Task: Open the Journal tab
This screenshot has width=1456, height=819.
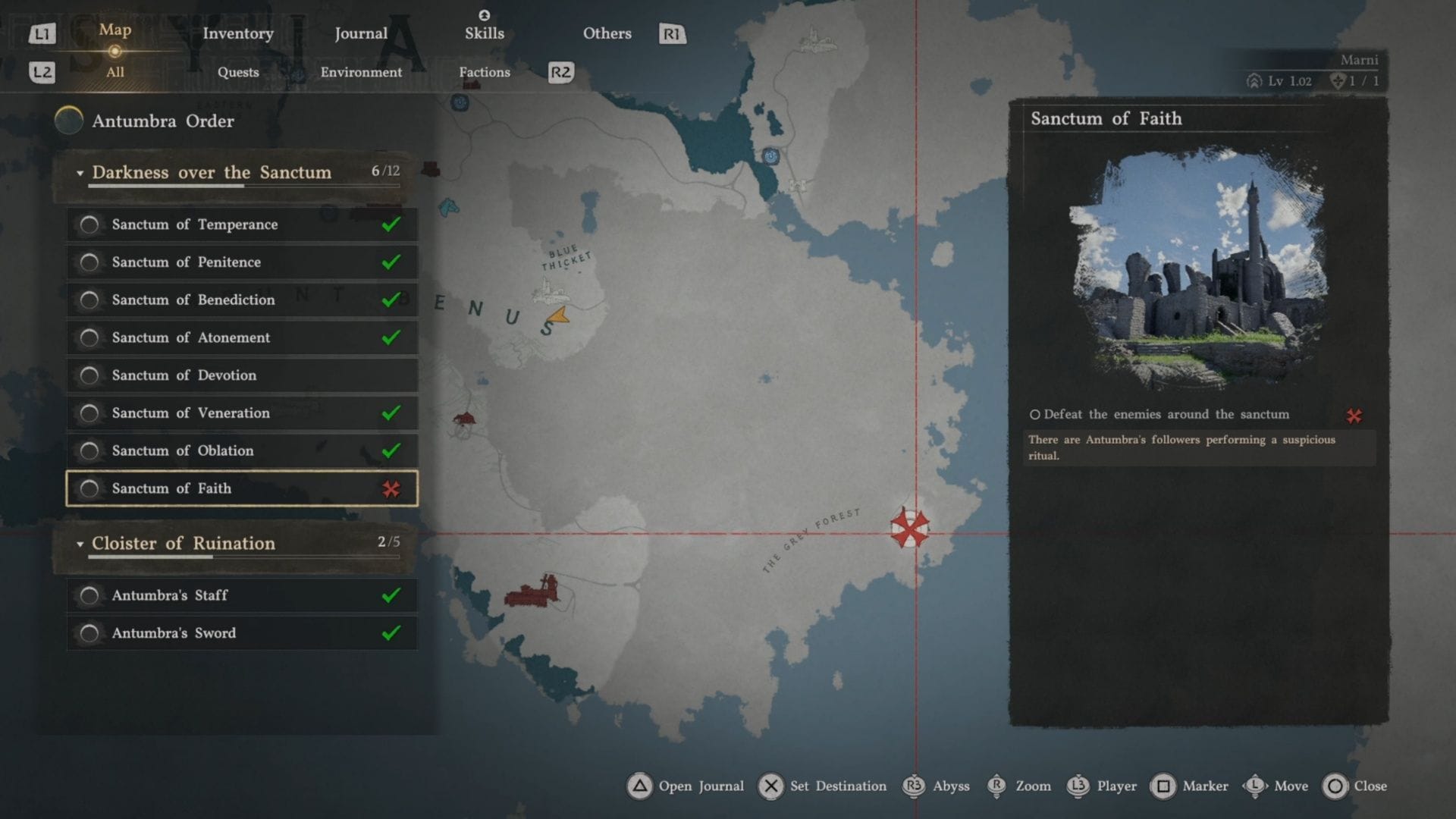Action: pos(361,33)
